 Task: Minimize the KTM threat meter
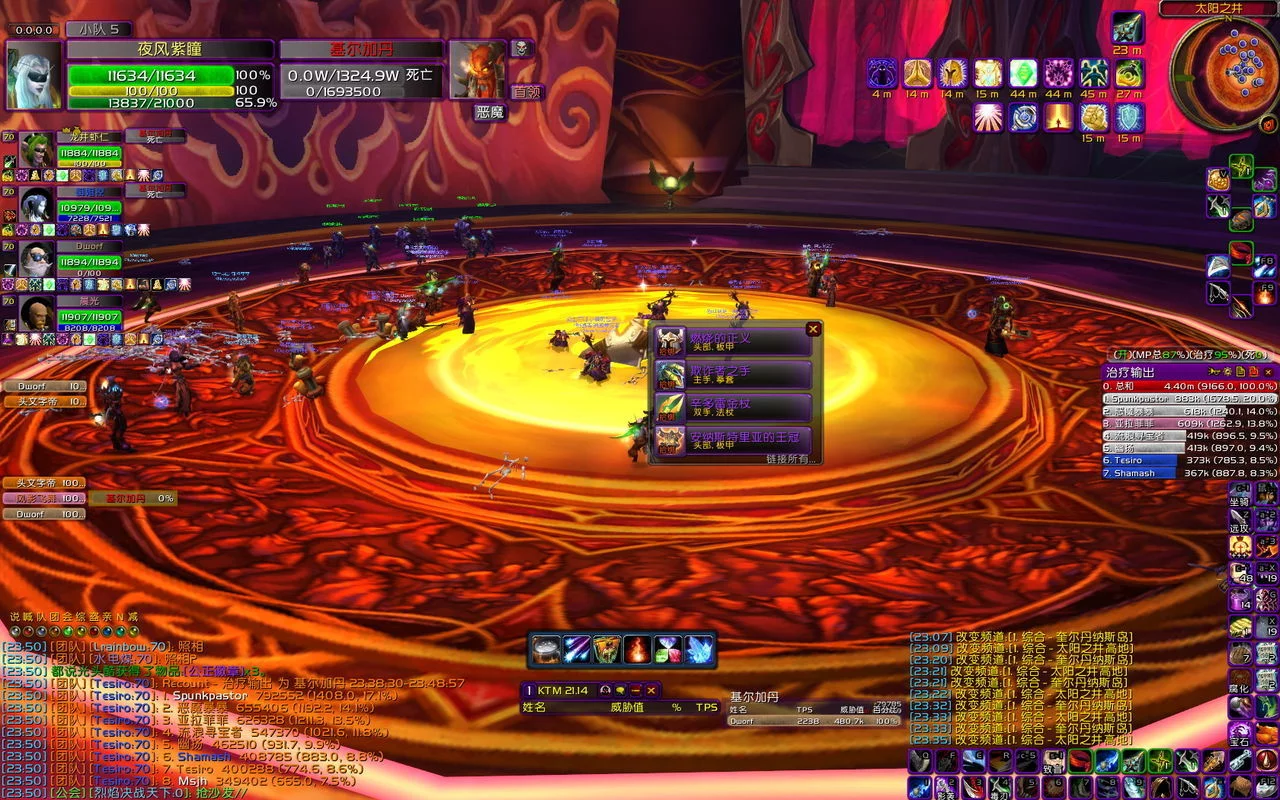point(636,690)
